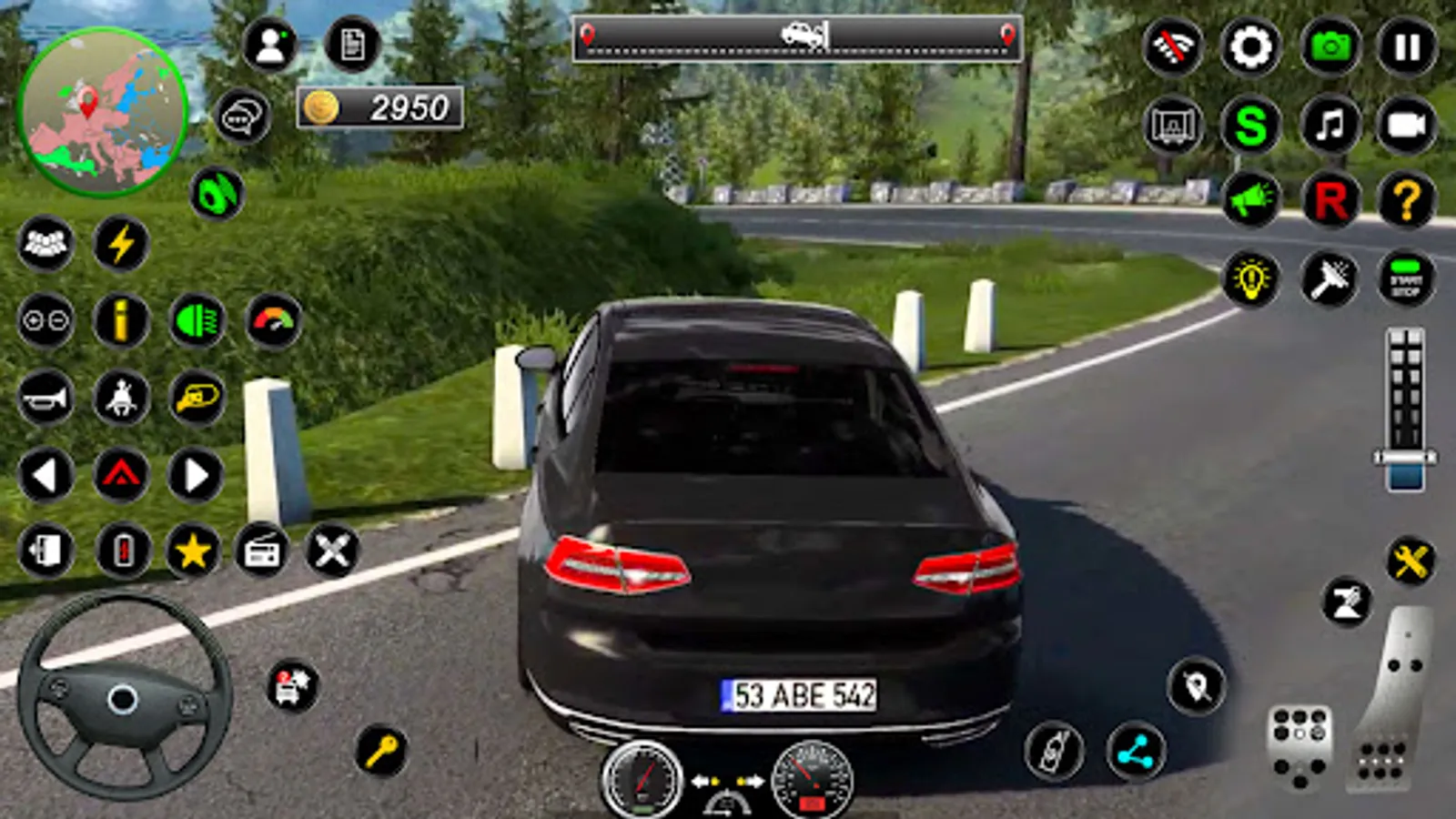Activate the red hazard triangle button

point(121,475)
